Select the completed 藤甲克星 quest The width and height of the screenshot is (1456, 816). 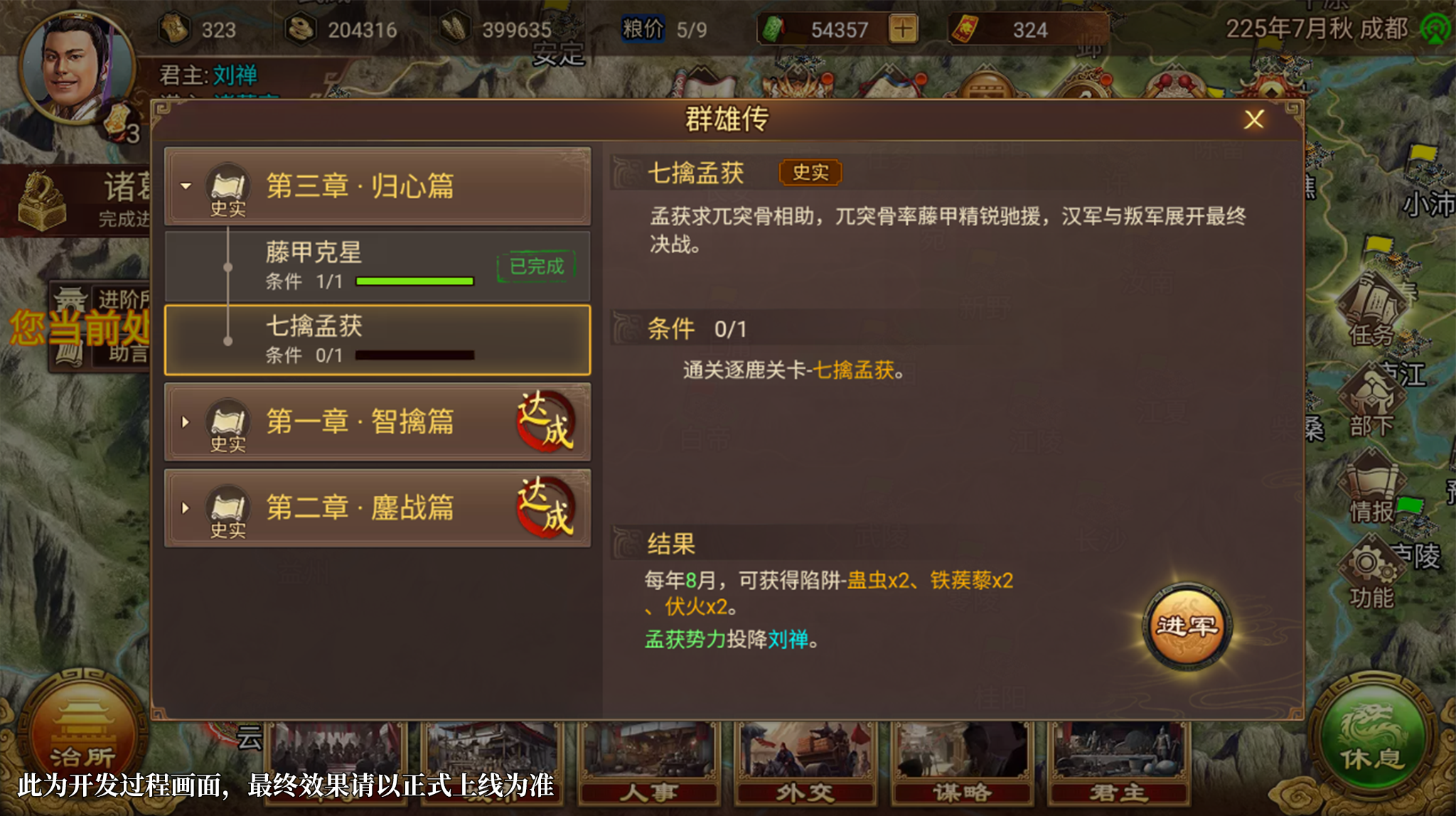point(378,267)
